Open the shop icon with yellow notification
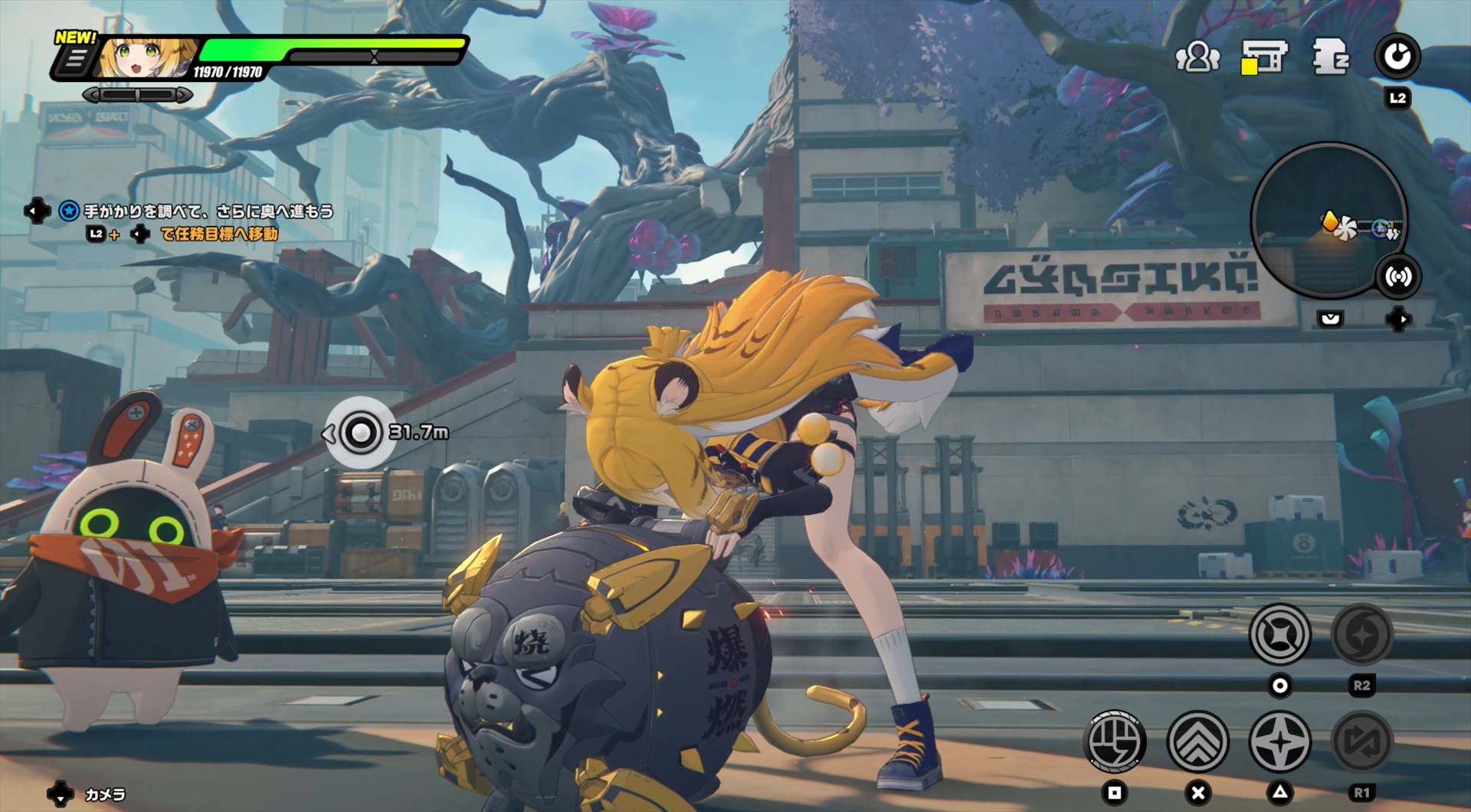The image size is (1471, 812). point(1264,57)
